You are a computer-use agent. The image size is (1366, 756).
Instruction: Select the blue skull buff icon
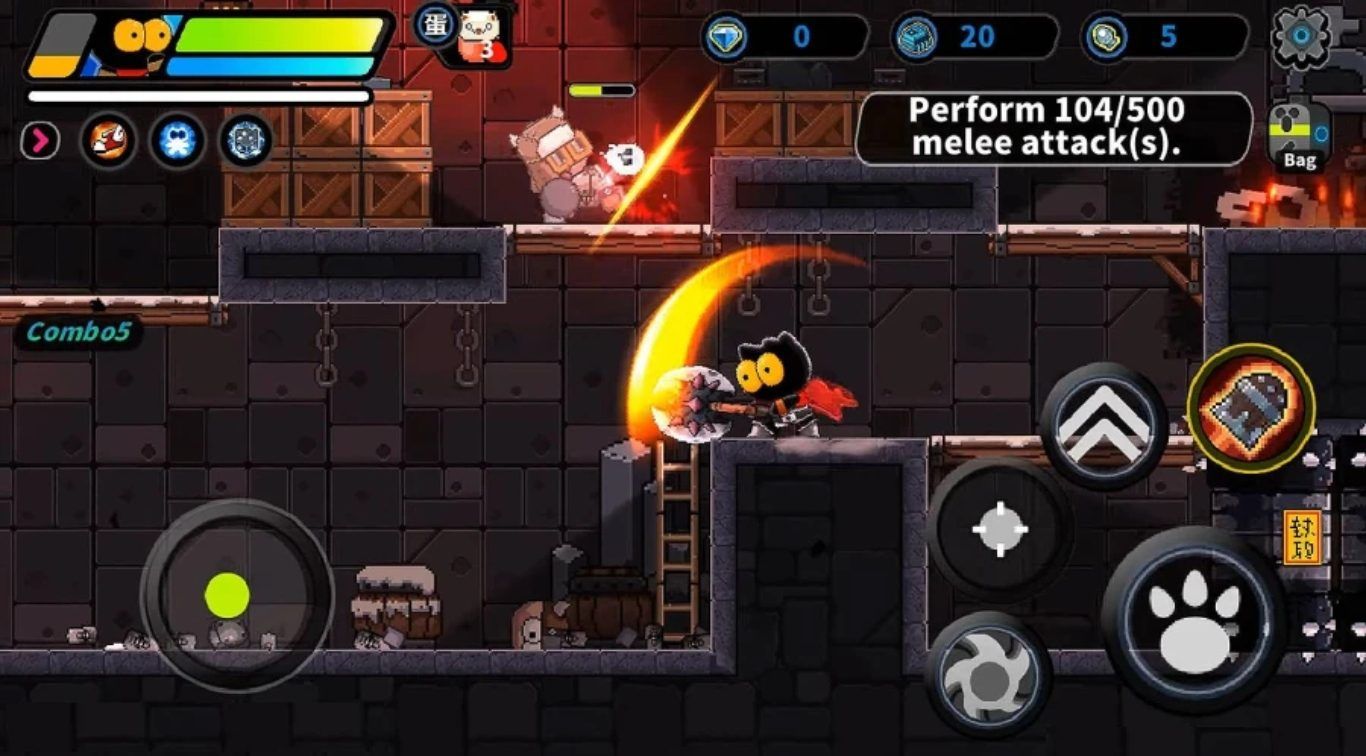point(177,141)
